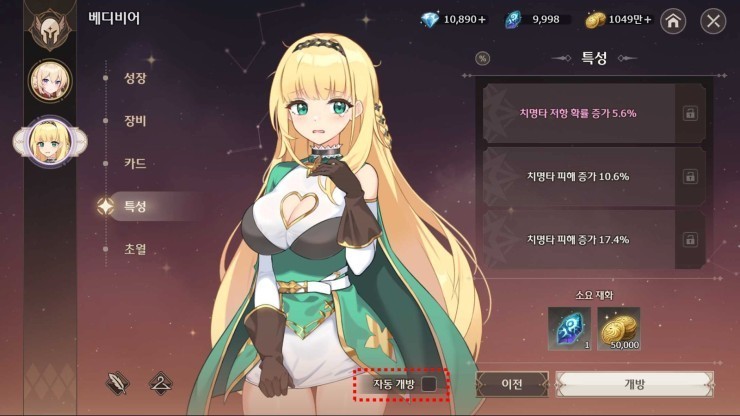Lock the 치명타 피해 증가 17.4% trait
Viewport: 740px width, 416px height.
pyautogui.click(x=690, y=239)
